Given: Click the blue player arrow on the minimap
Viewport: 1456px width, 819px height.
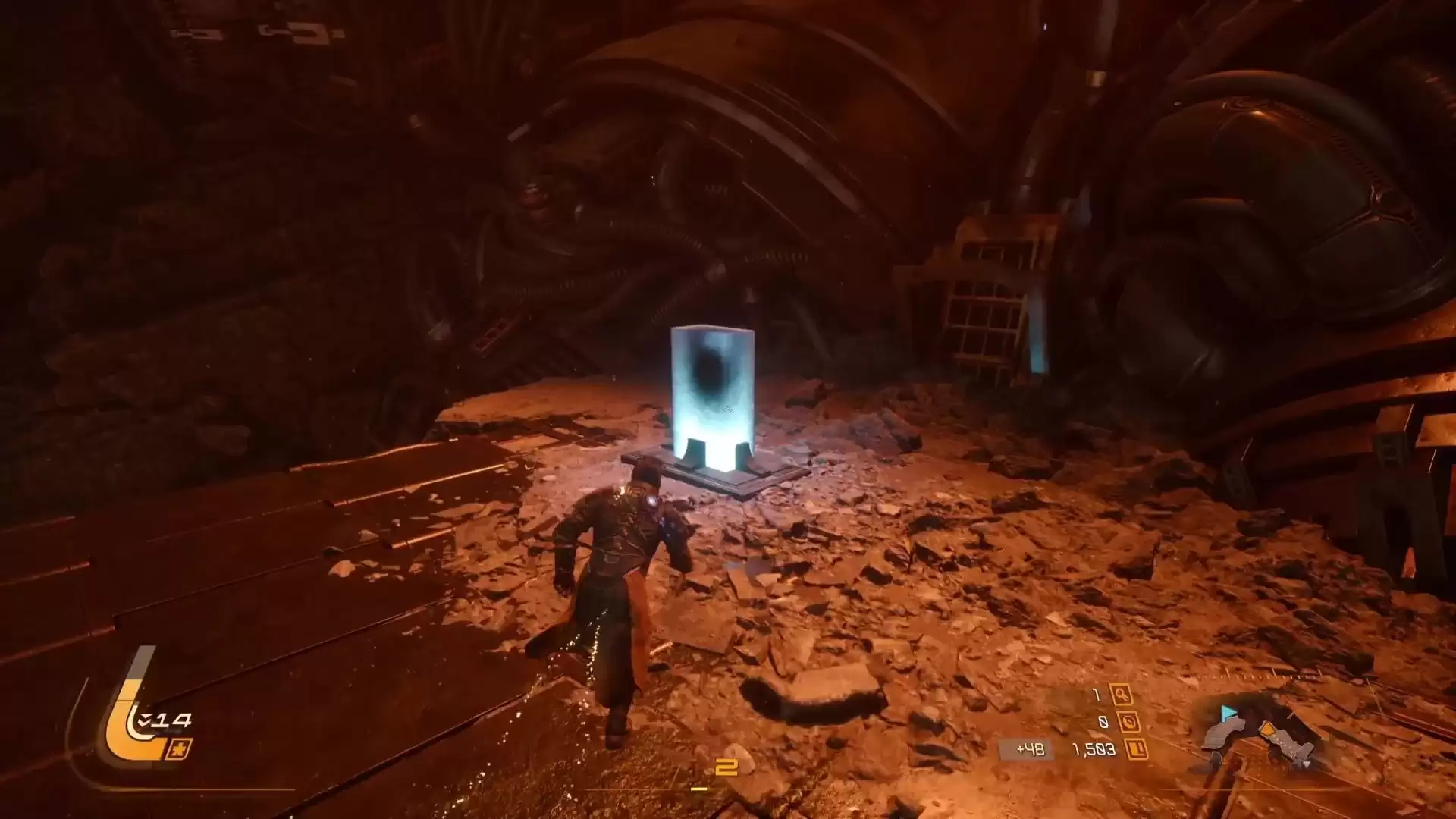Looking at the screenshot, I should pyautogui.click(x=1228, y=714).
